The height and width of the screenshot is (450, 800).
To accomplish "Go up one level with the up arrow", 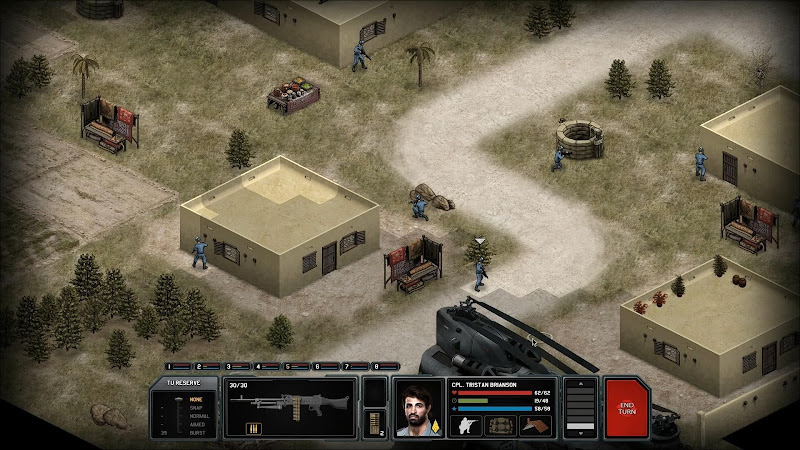I will [580, 385].
